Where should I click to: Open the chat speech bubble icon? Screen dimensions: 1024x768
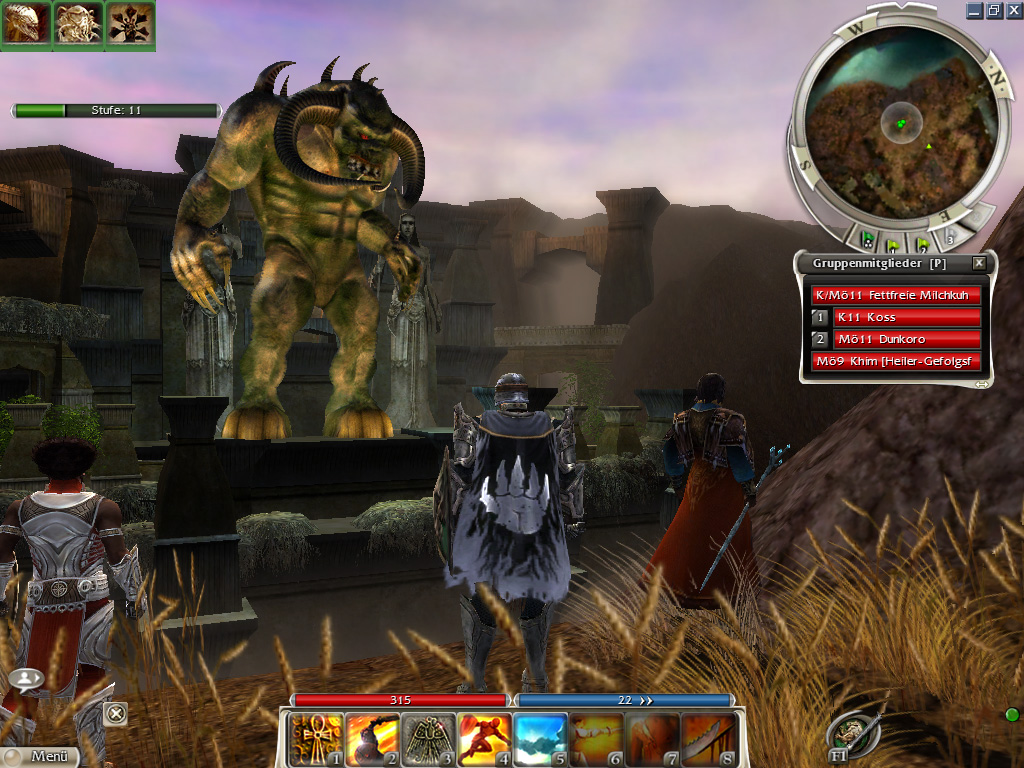click(27, 679)
